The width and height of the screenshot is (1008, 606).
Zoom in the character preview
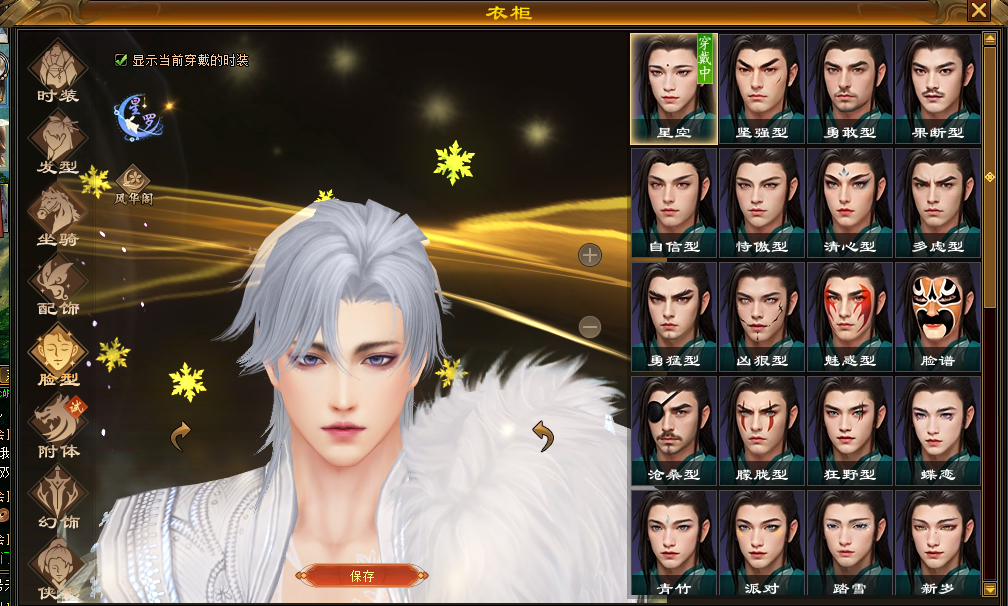click(x=590, y=255)
